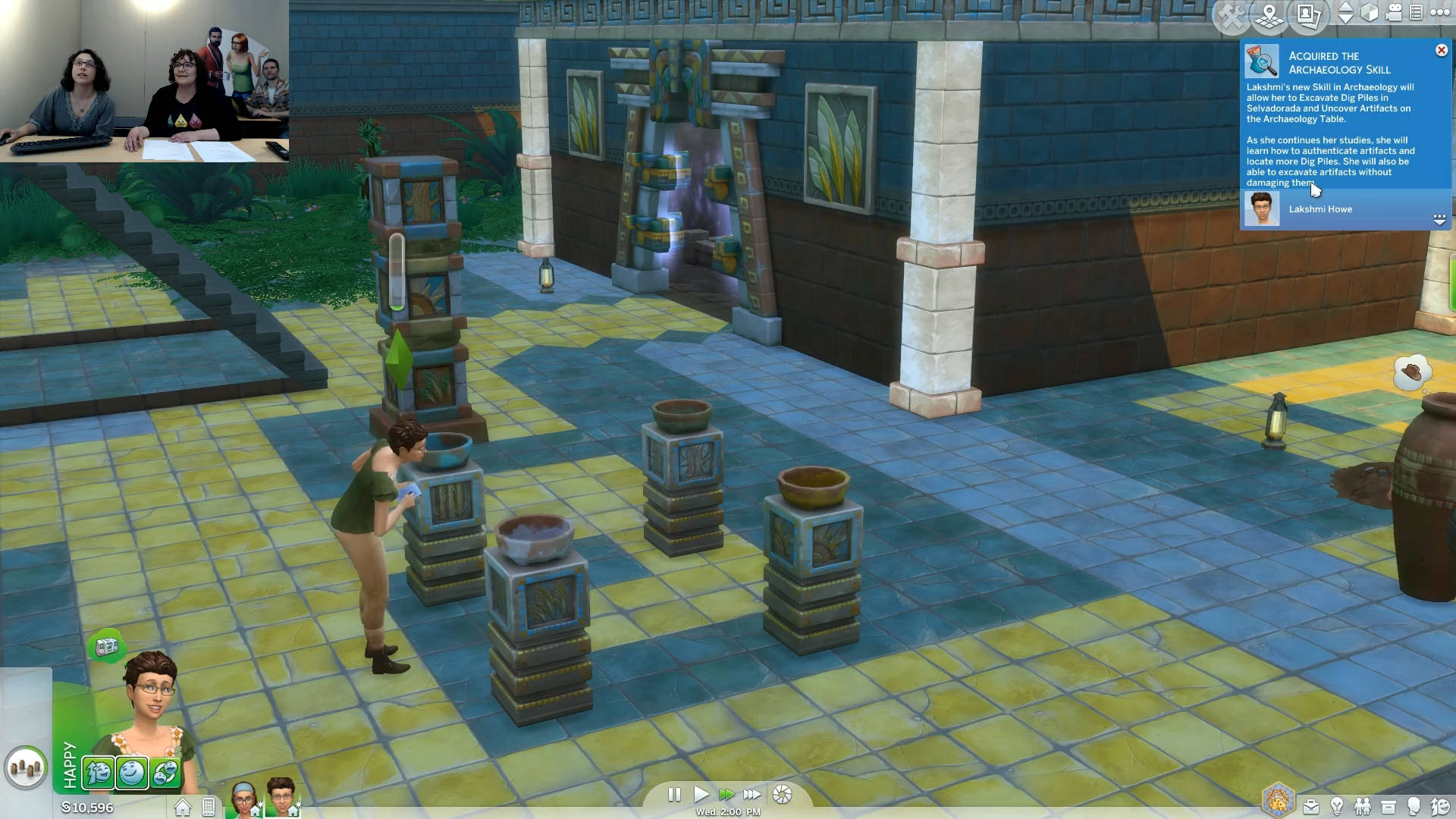Open the inventory box panel

[1389, 807]
